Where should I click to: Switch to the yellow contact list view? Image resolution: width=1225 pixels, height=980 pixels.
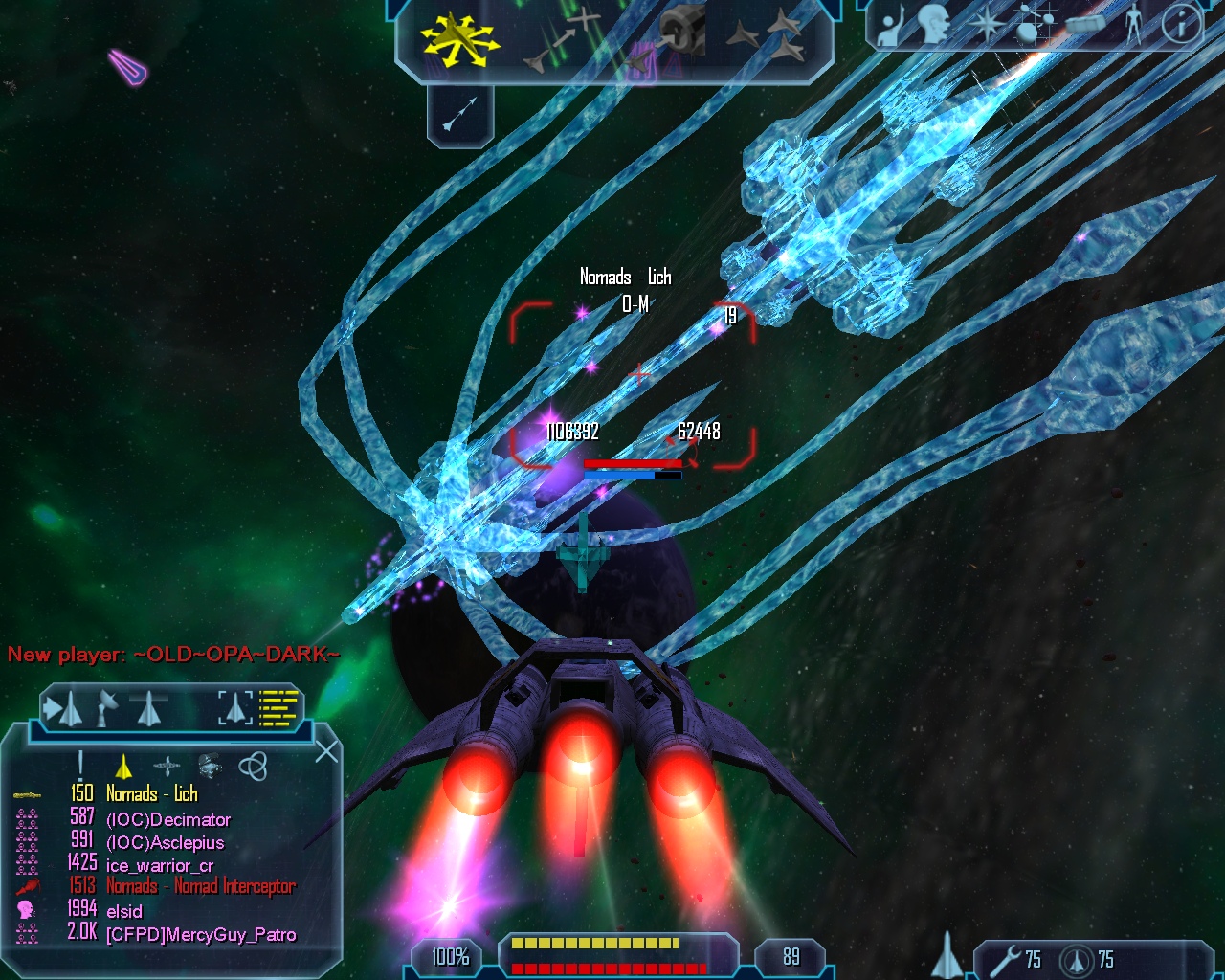pyautogui.click(x=280, y=708)
